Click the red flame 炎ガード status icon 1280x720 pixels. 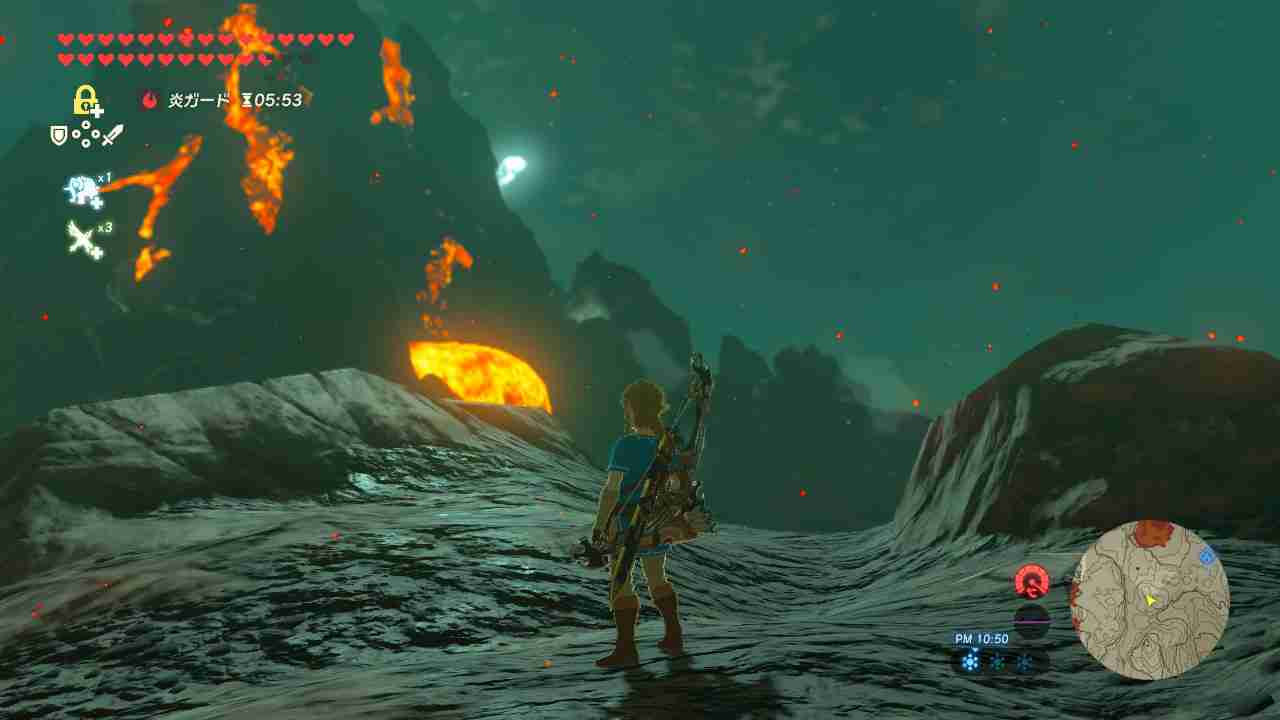(150, 100)
